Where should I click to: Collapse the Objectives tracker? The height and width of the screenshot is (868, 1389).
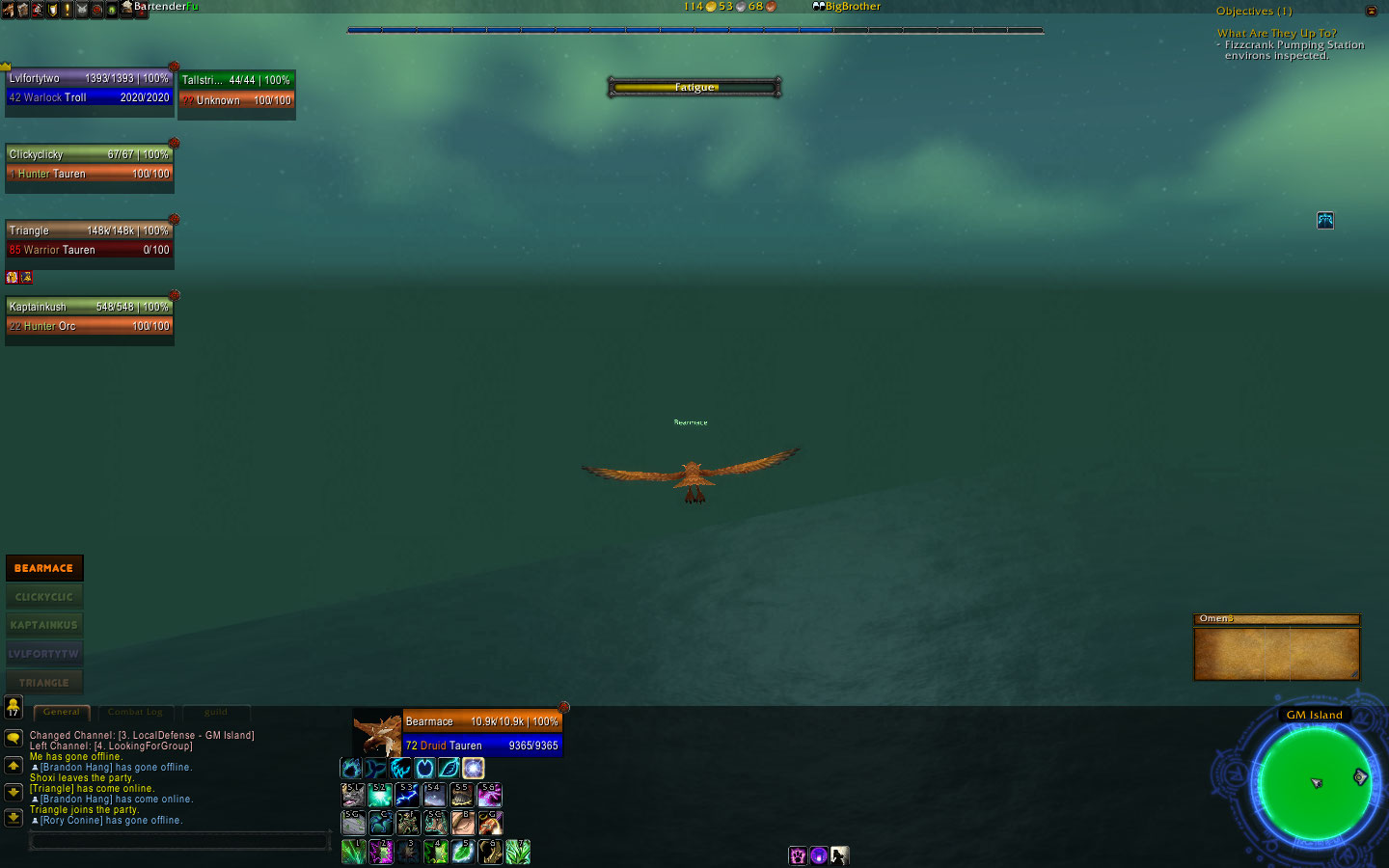1371,11
